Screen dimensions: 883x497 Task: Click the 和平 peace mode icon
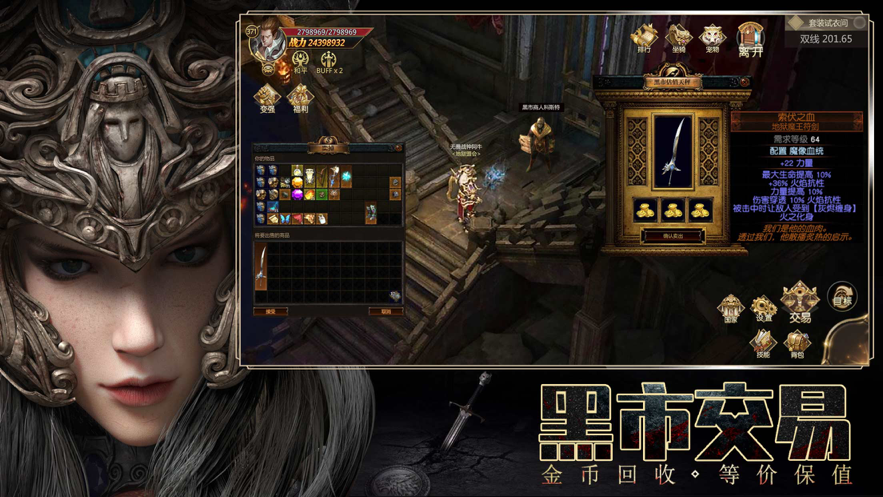pos(300,62)
